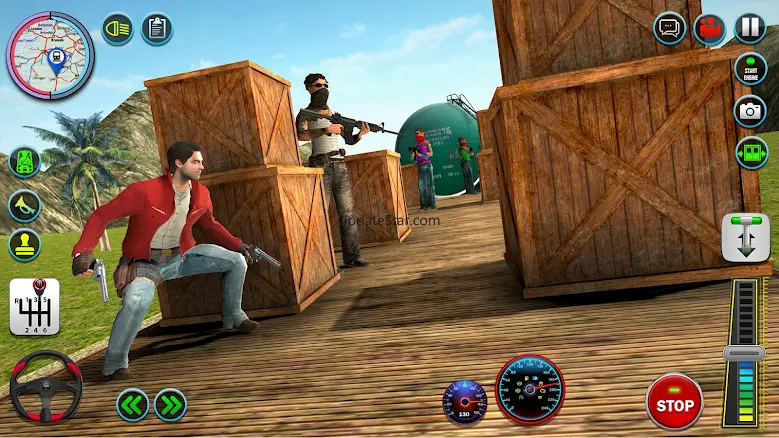Viewport: 779px width, 438px height.
Task: Select the gear shifter box
Action: (x=34, y=305)
